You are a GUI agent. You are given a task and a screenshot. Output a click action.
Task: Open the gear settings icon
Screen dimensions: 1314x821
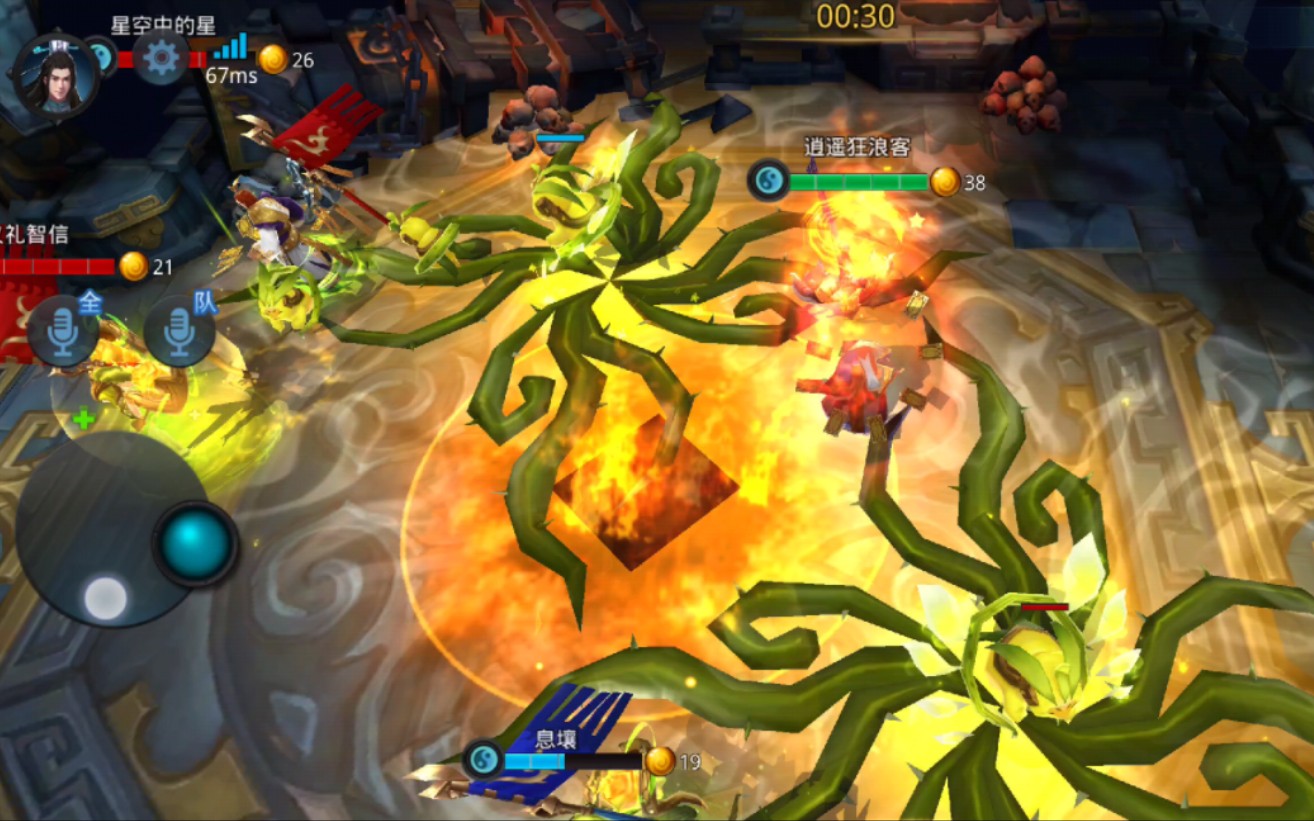[161, 58]
